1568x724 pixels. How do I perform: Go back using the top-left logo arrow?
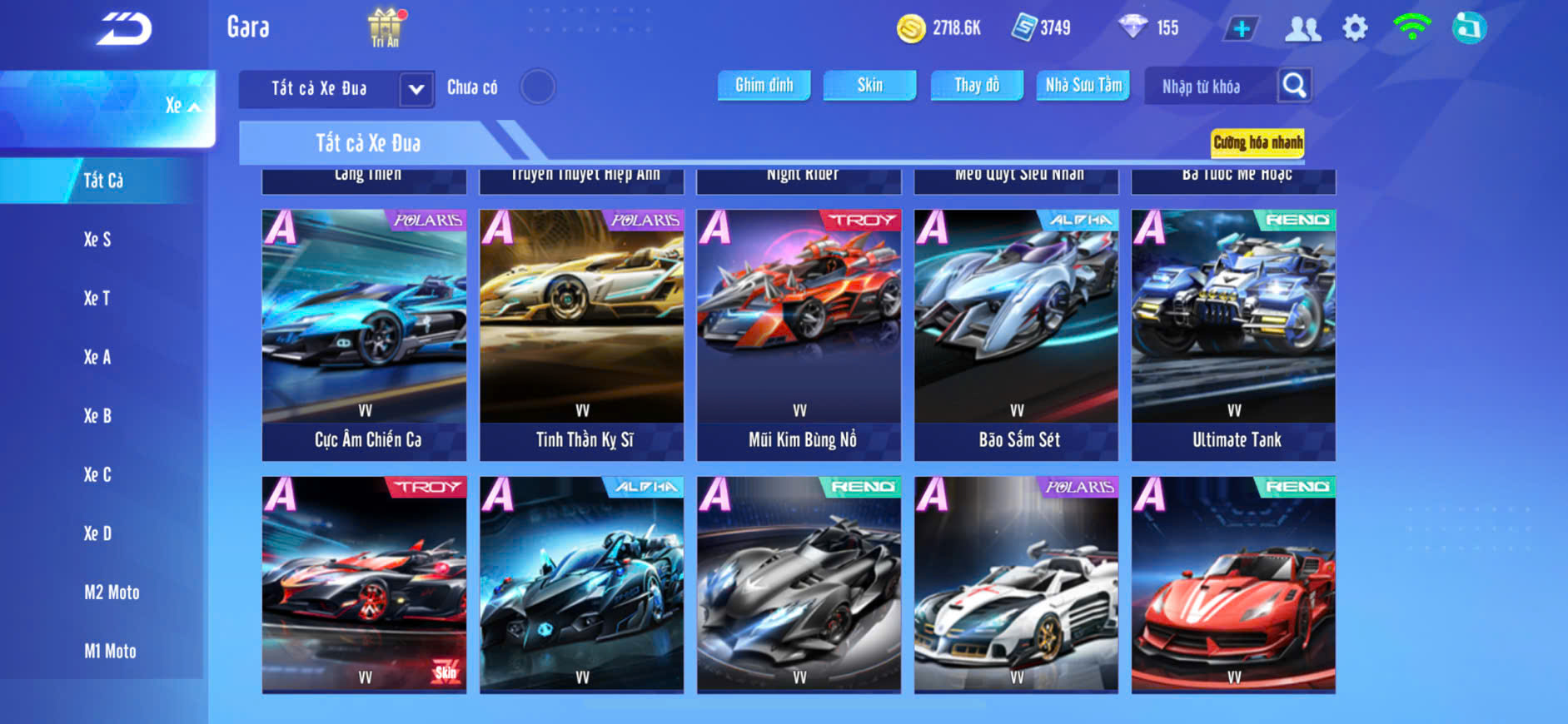click(124, 29)
